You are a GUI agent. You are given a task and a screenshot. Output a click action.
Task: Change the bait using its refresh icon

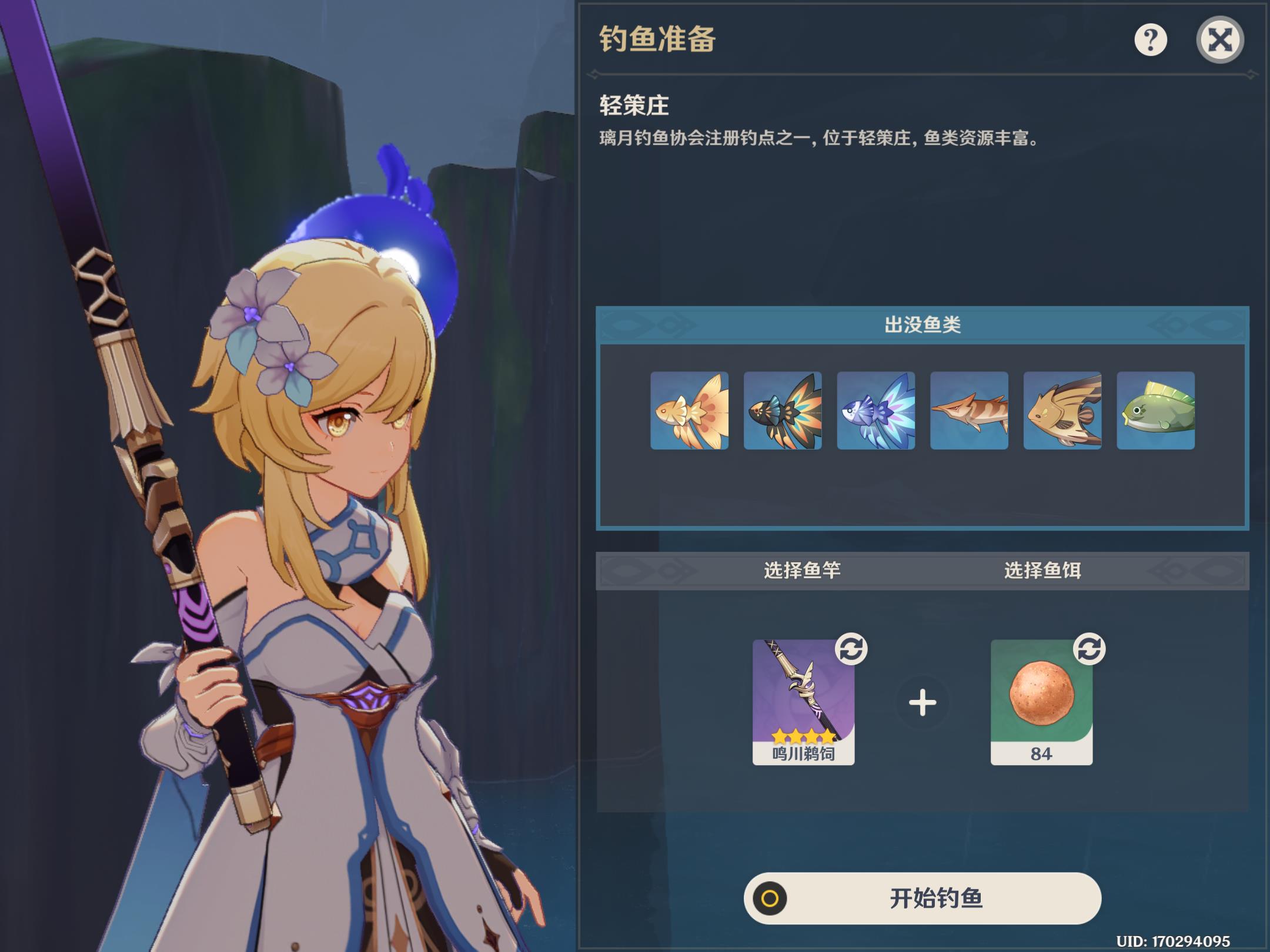click(x=1089, y=649)
